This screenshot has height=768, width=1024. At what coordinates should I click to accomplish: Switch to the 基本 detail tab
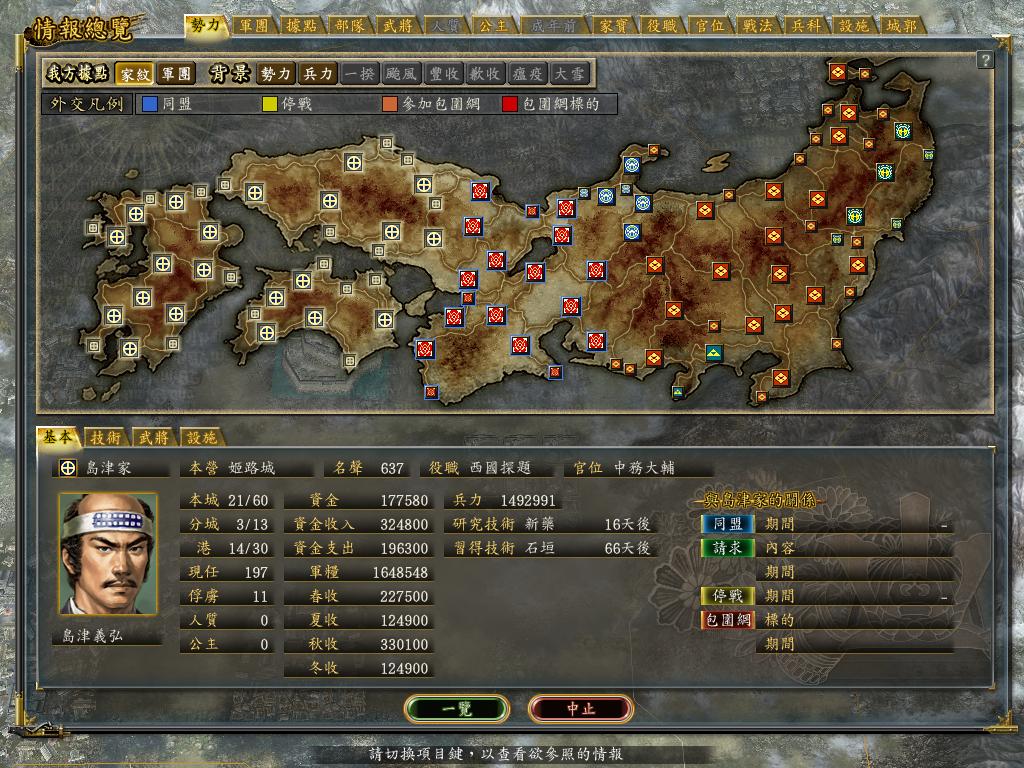click(57, 437)
